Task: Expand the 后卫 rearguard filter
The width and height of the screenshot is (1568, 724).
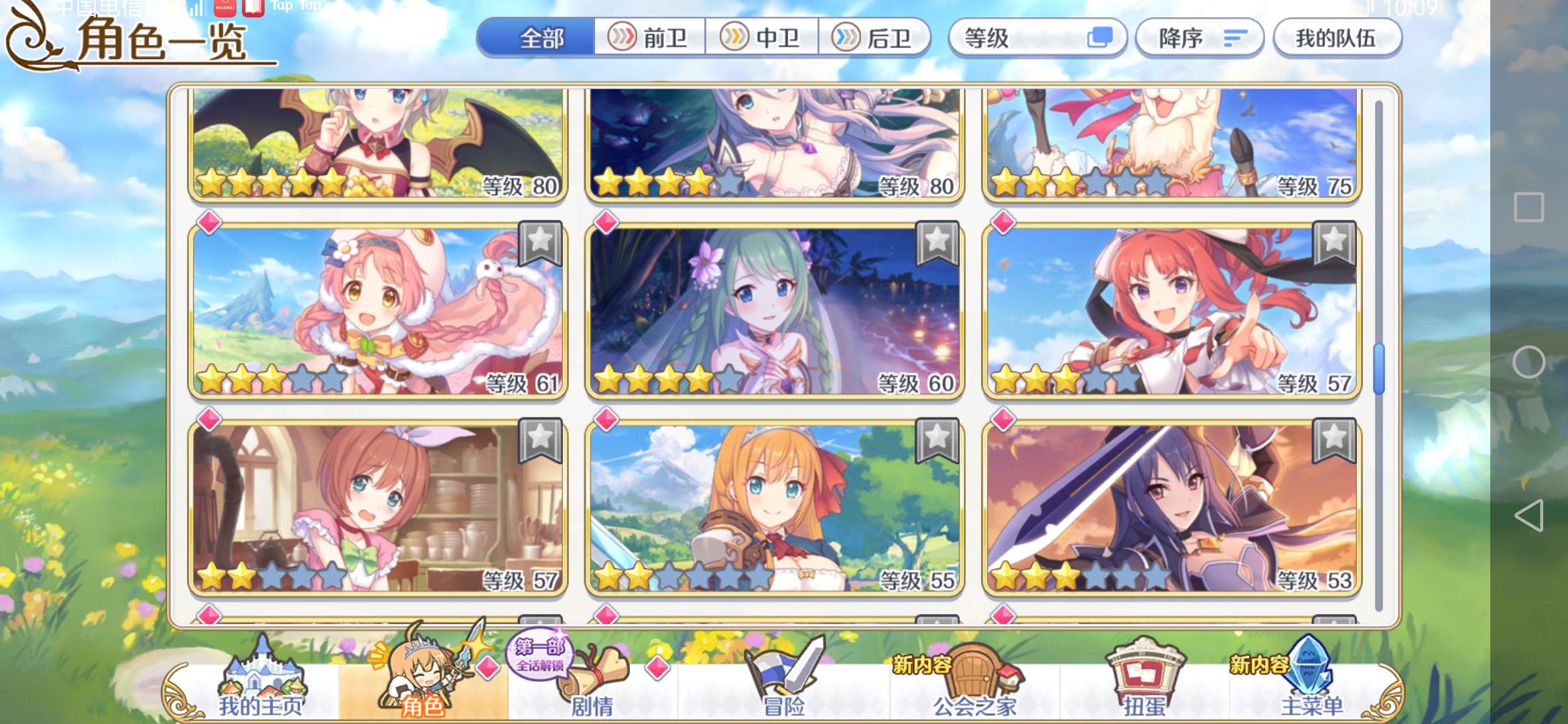Action: pyautogui.click(x=876, y=38)
